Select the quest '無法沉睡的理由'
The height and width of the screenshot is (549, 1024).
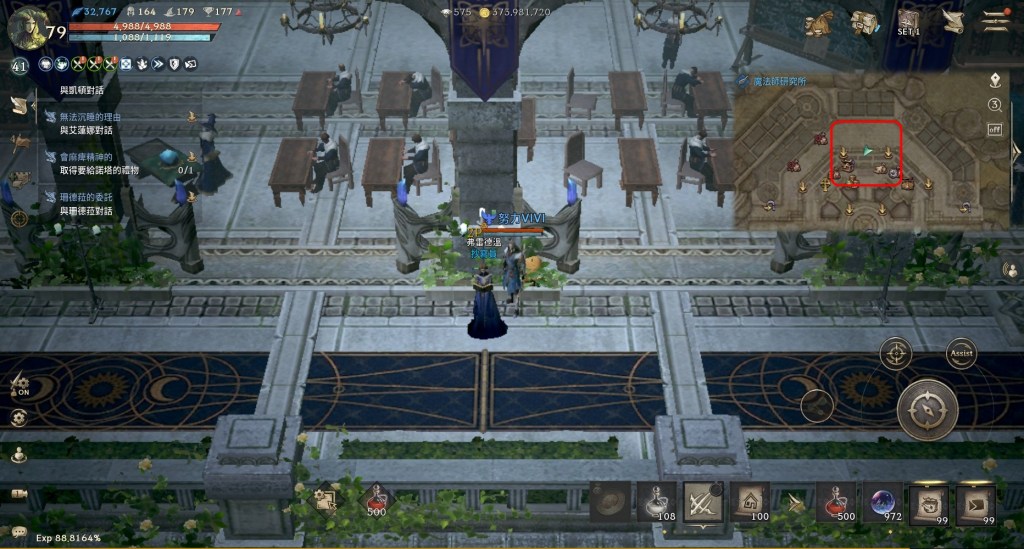tap(90, 123)
